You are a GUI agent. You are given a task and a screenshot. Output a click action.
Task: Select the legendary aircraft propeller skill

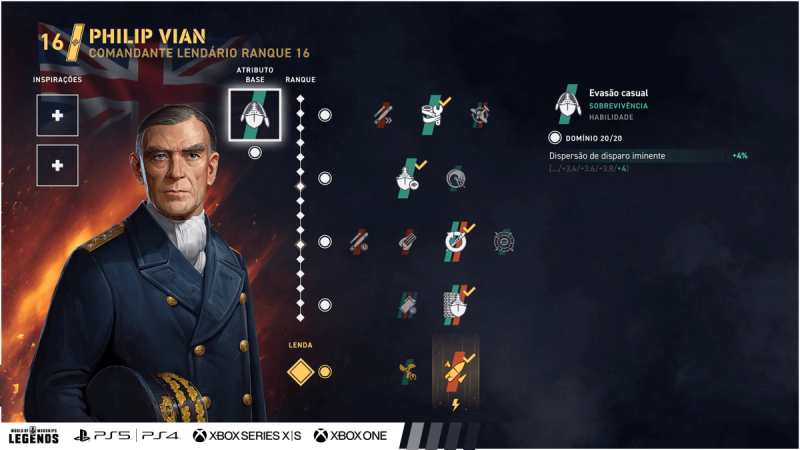click(x=407, y=372)
